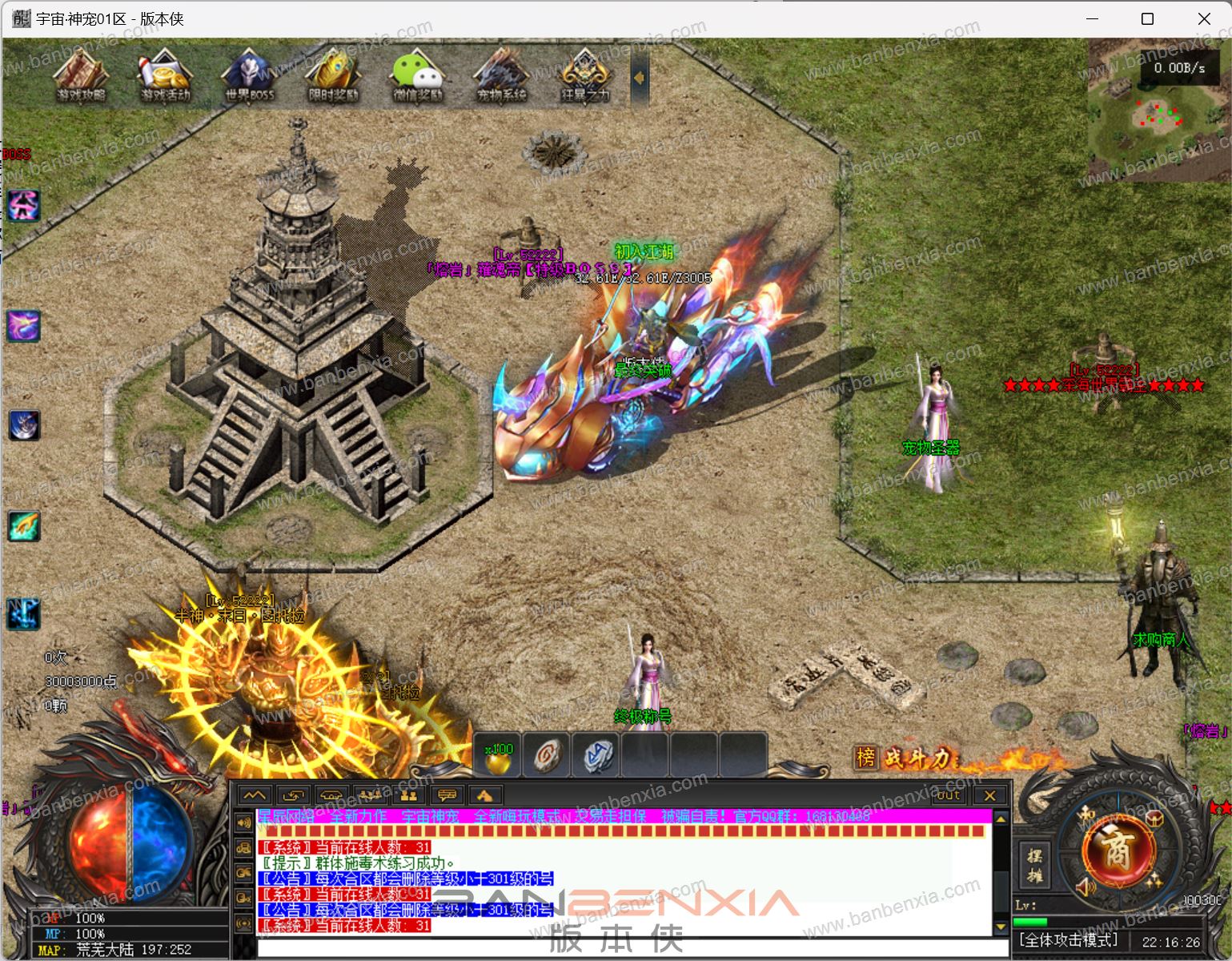
Task: Open the 游戏攻略 game guide menu
Action: pyautogui.click(x=81, y=74)
